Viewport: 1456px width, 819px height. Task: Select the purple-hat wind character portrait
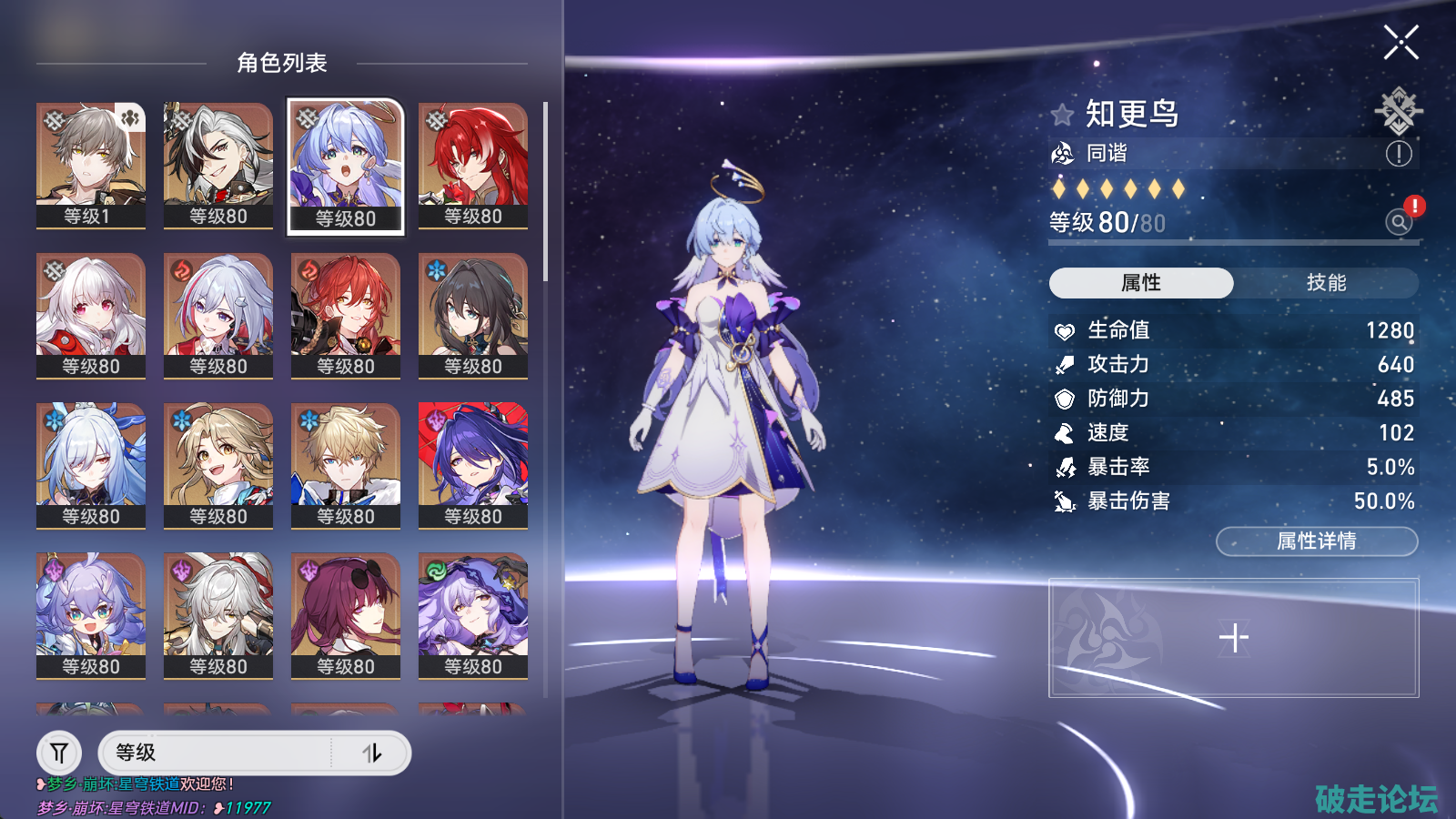tap(472, 615)
